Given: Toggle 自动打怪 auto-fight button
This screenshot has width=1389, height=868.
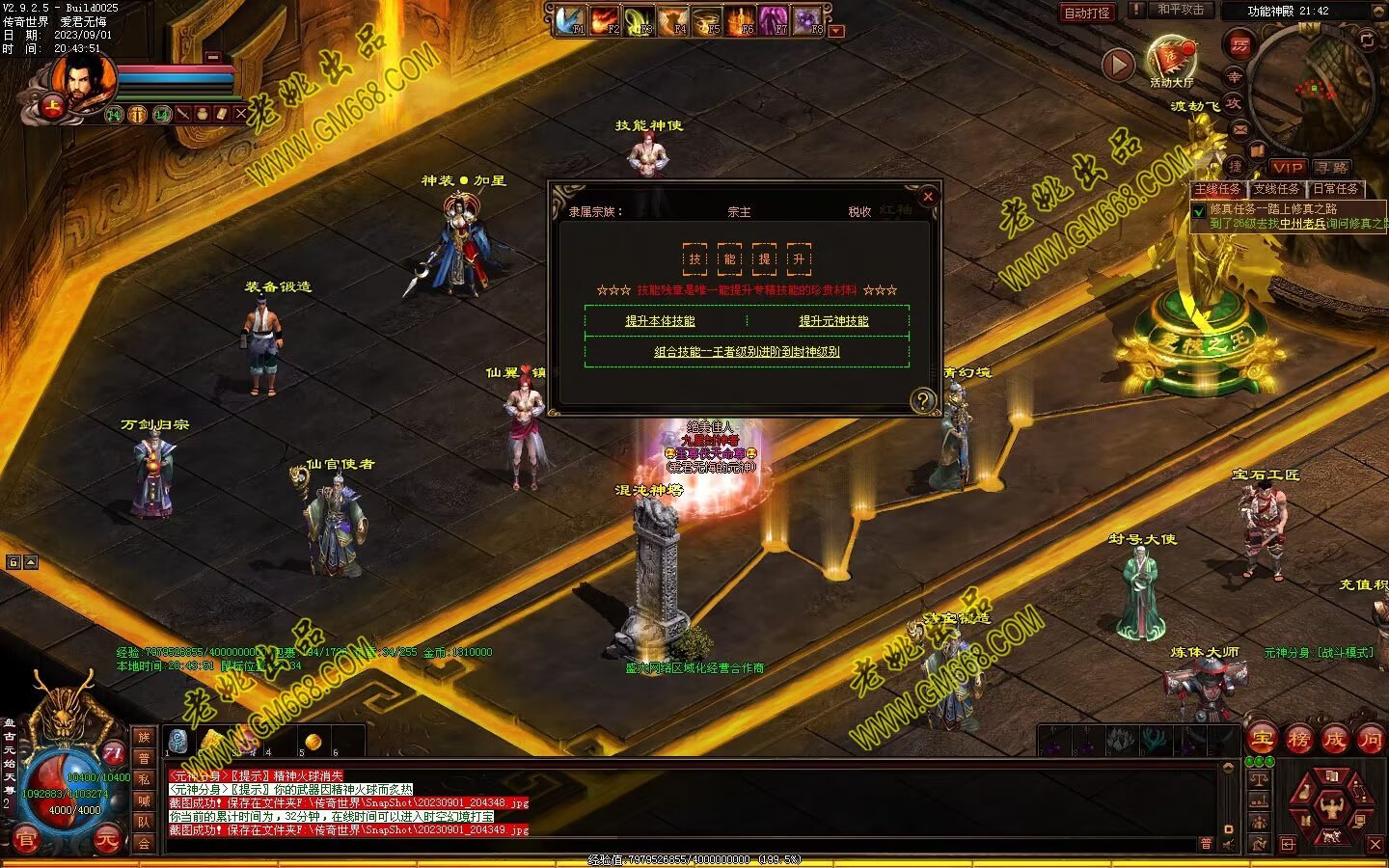Looking at the screenshot, I should pyautogui.click(x=1087, y=13).
